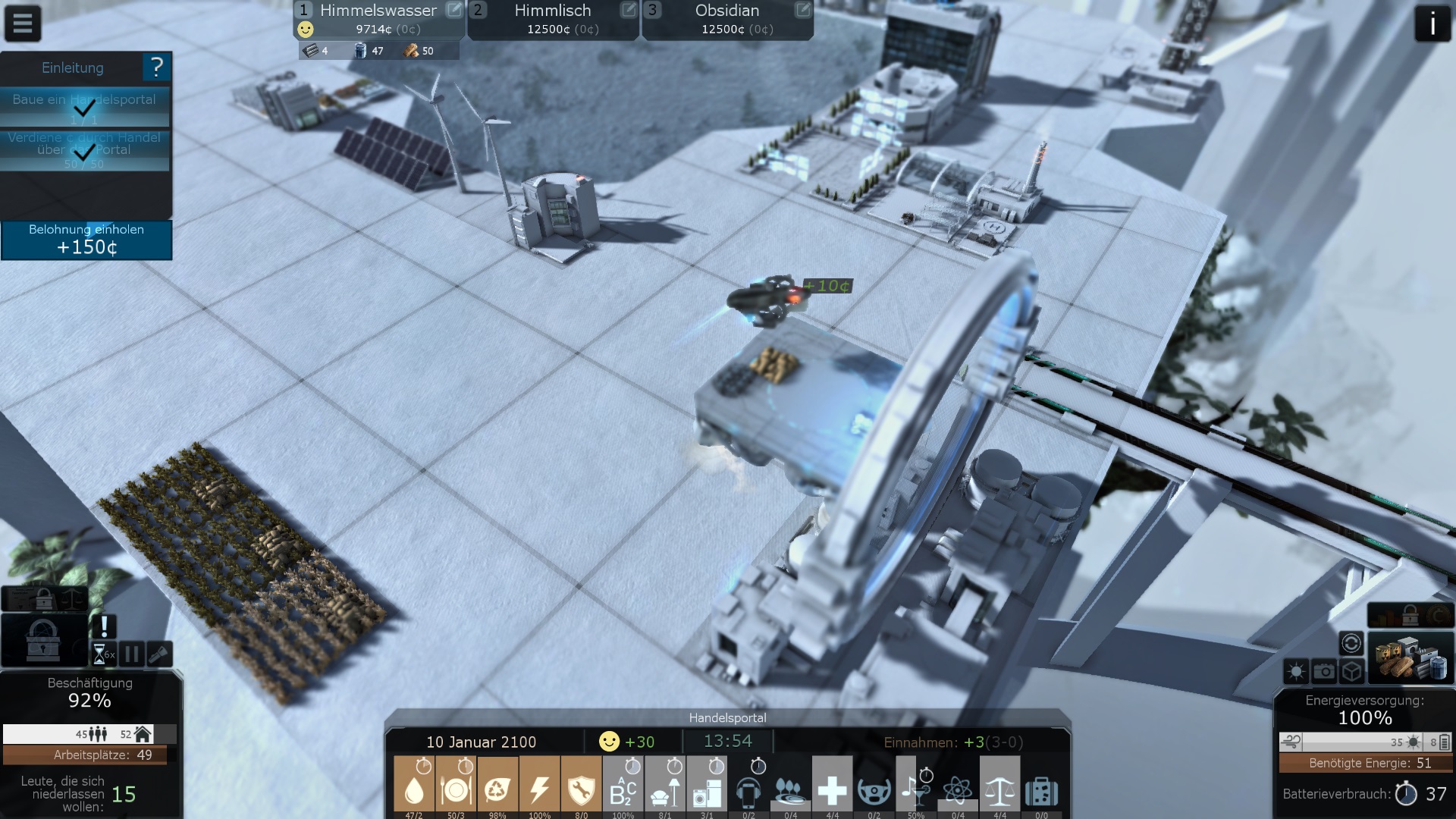Switch to the Himmlisch city tab

coord(552,19)
